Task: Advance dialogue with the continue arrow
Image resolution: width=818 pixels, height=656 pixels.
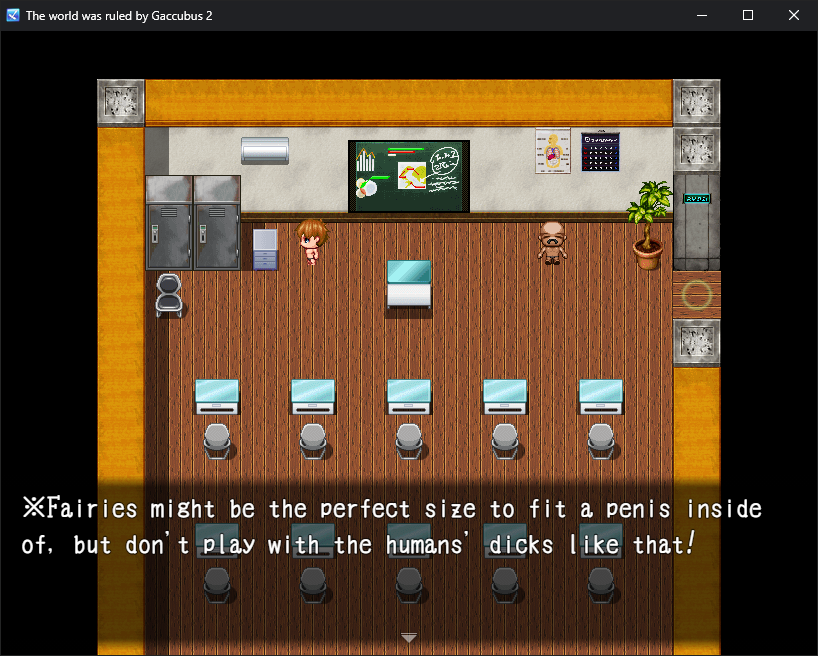Action: (408, 637)
